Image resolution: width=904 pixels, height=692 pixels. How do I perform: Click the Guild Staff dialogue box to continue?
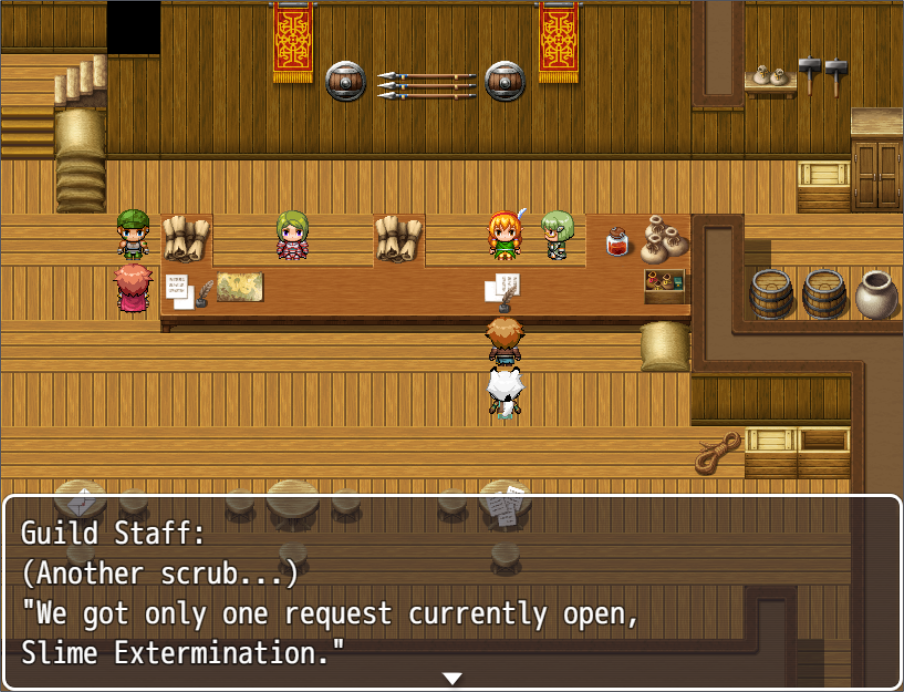pos(452,592)
